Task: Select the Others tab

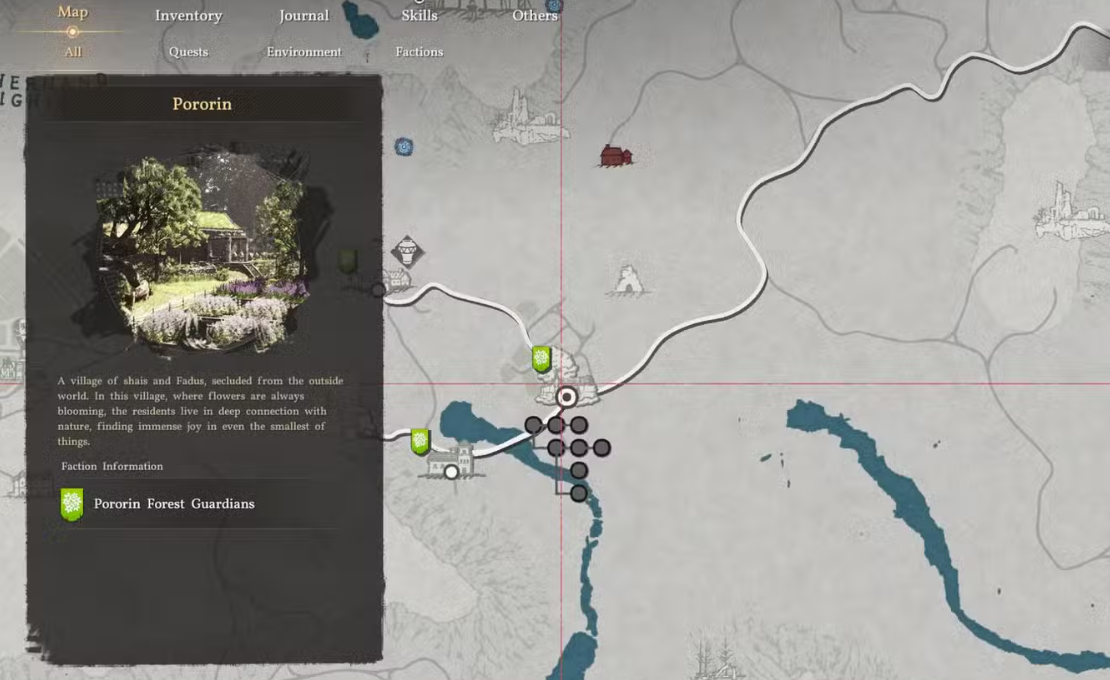Action: pos(535,15)
